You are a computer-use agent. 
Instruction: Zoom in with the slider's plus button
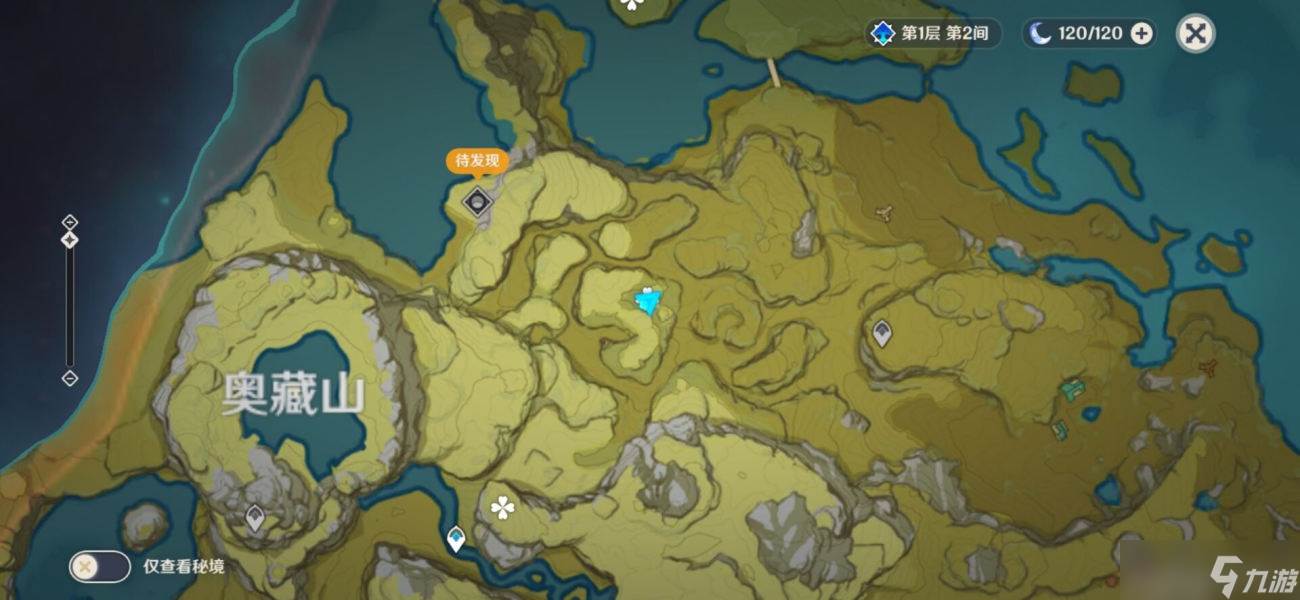click(70, 221)
